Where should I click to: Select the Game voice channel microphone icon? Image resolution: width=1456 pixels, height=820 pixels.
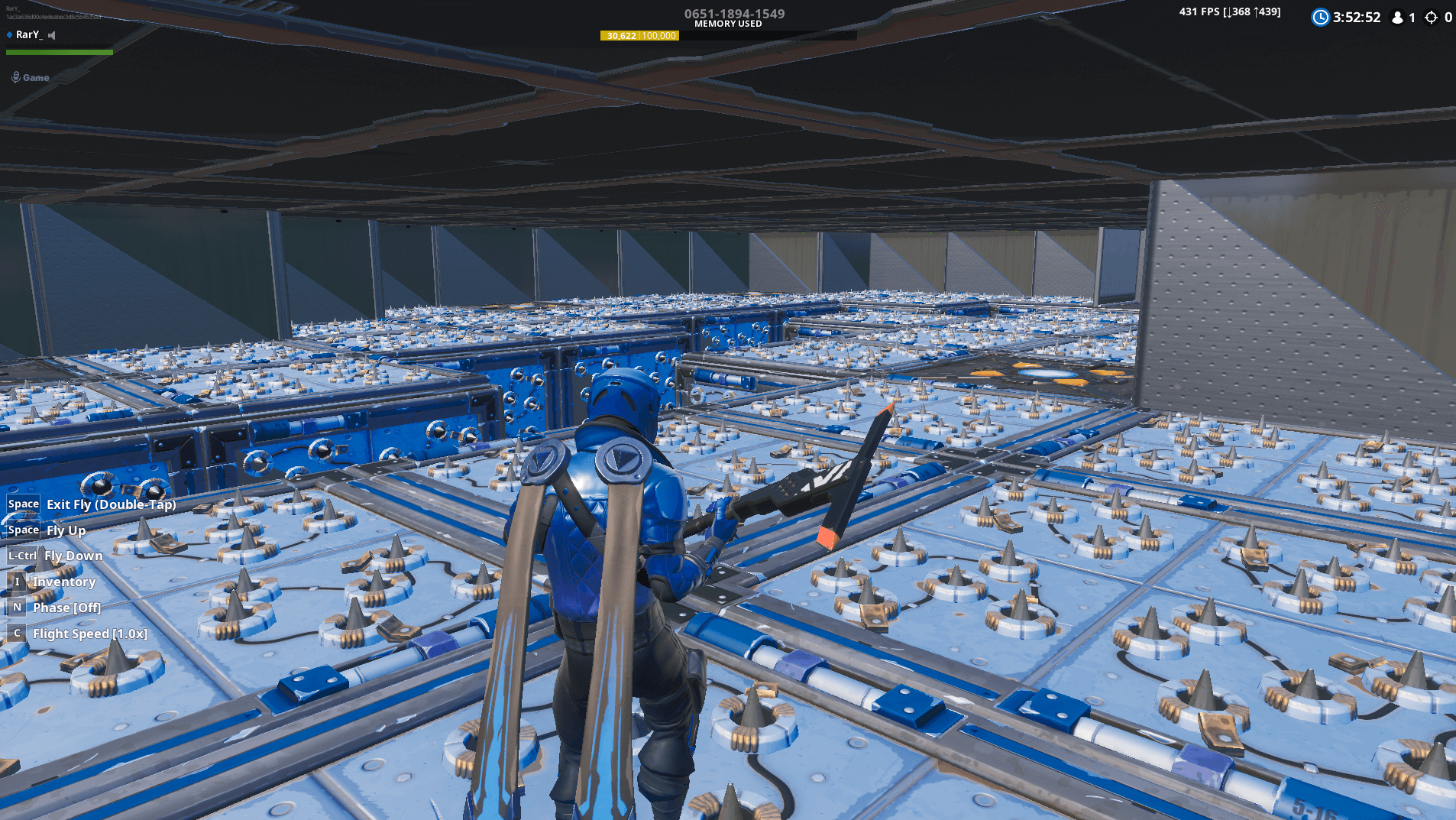(x=15, y=76)
